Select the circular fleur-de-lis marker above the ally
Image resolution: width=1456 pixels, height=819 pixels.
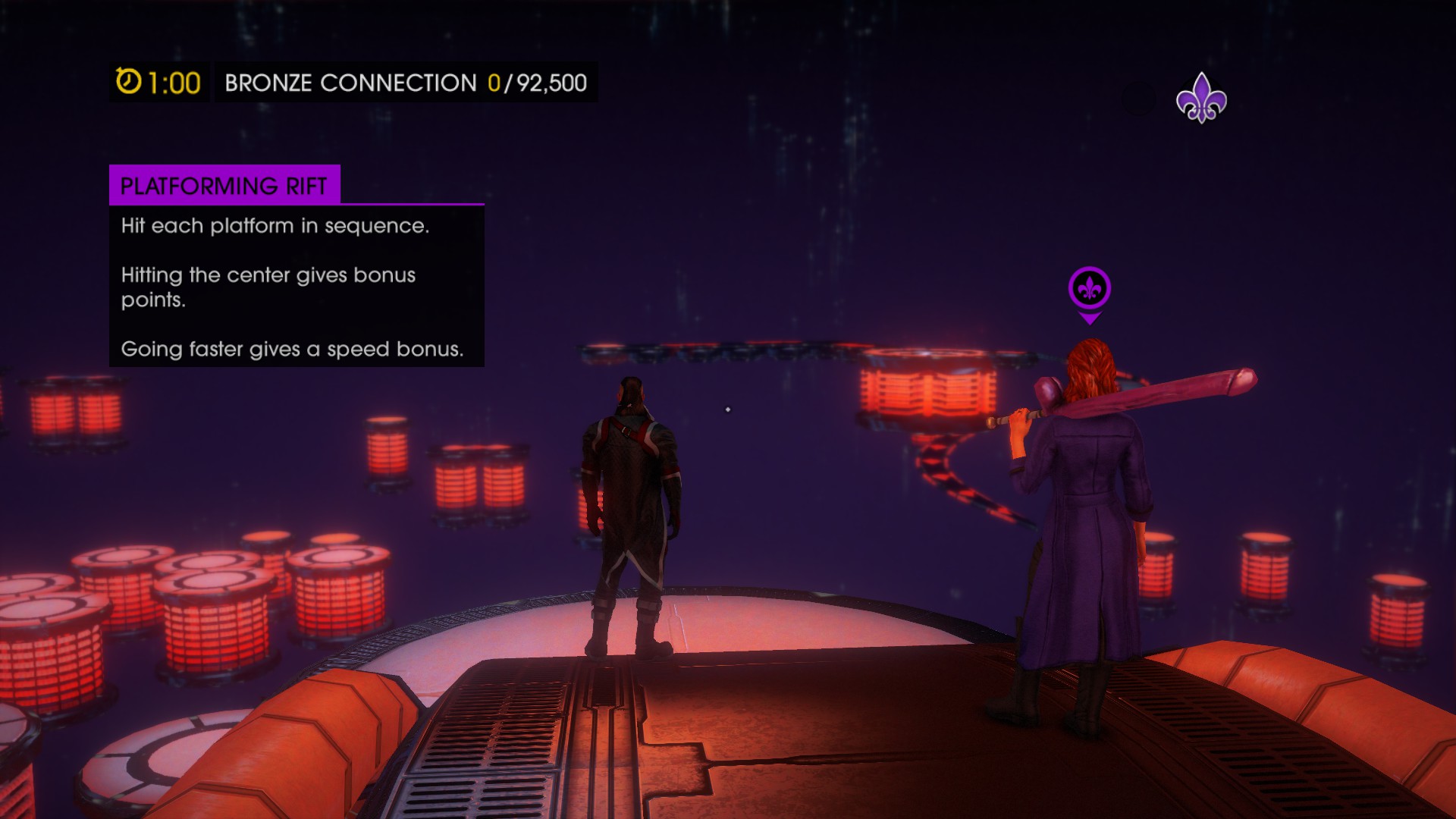1090,289
